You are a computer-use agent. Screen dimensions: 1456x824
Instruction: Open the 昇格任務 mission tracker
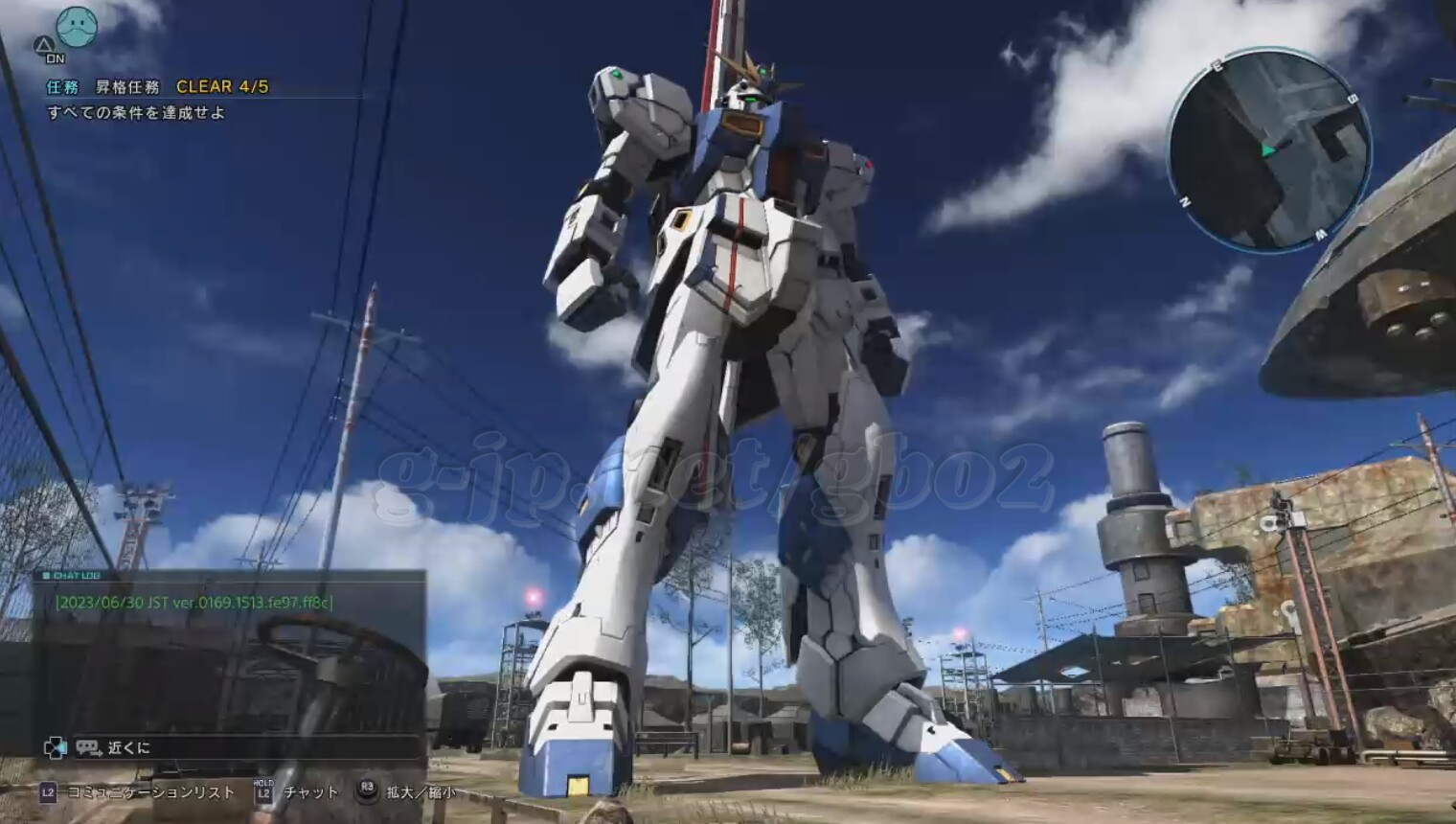127,86
